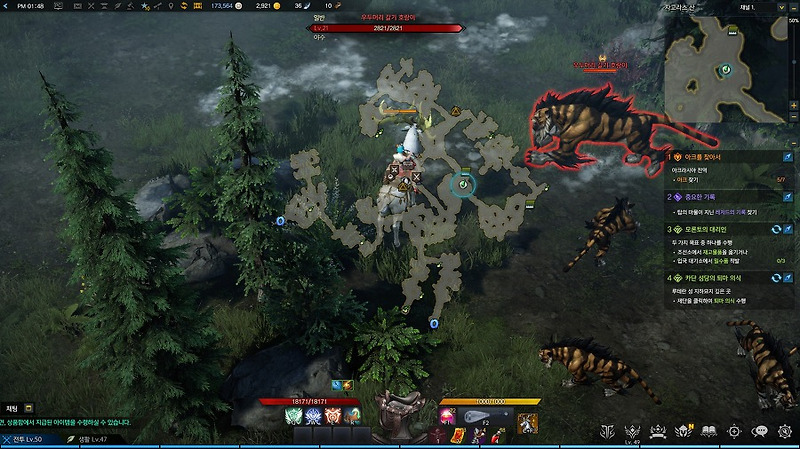This screenshot has width=800, height=449.
Task: Select the second quest with purple icon
Action: tap(705, 197)
